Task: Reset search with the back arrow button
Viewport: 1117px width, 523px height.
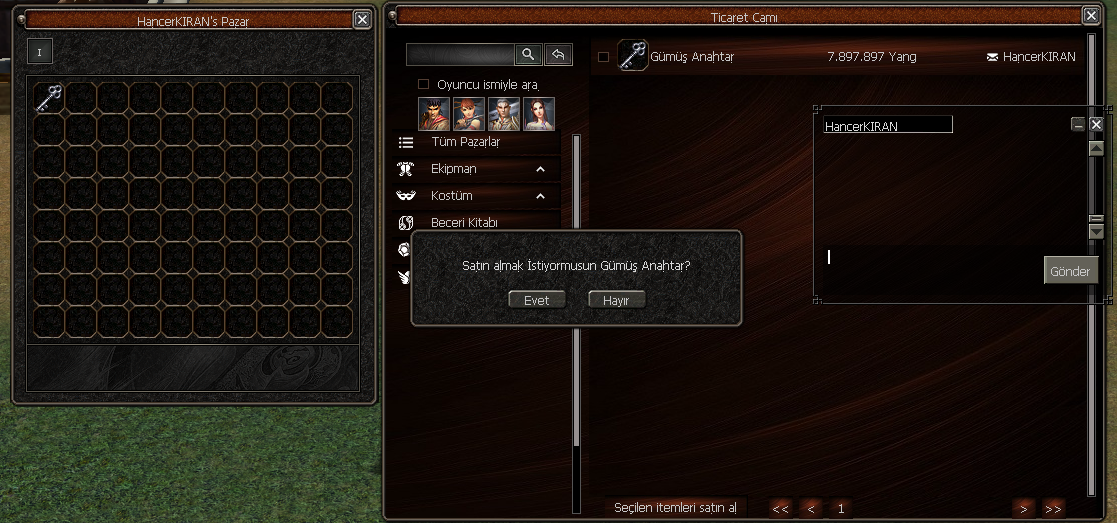Action: 560,55
